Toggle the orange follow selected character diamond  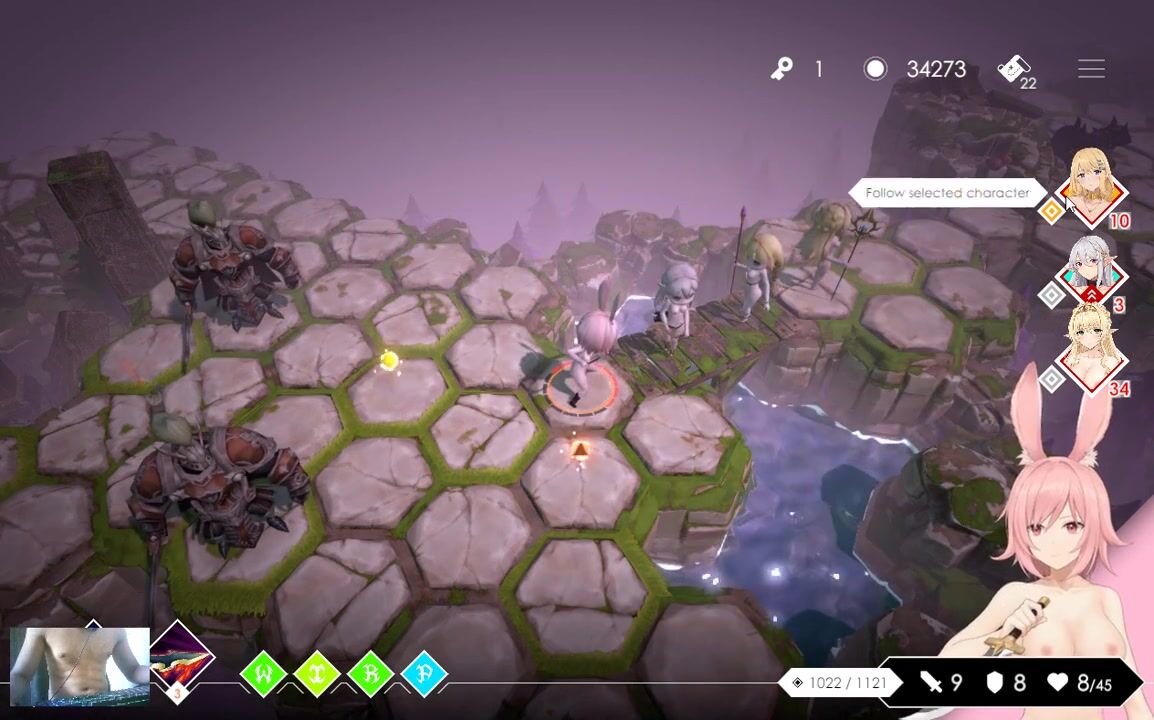point(1051,211)
